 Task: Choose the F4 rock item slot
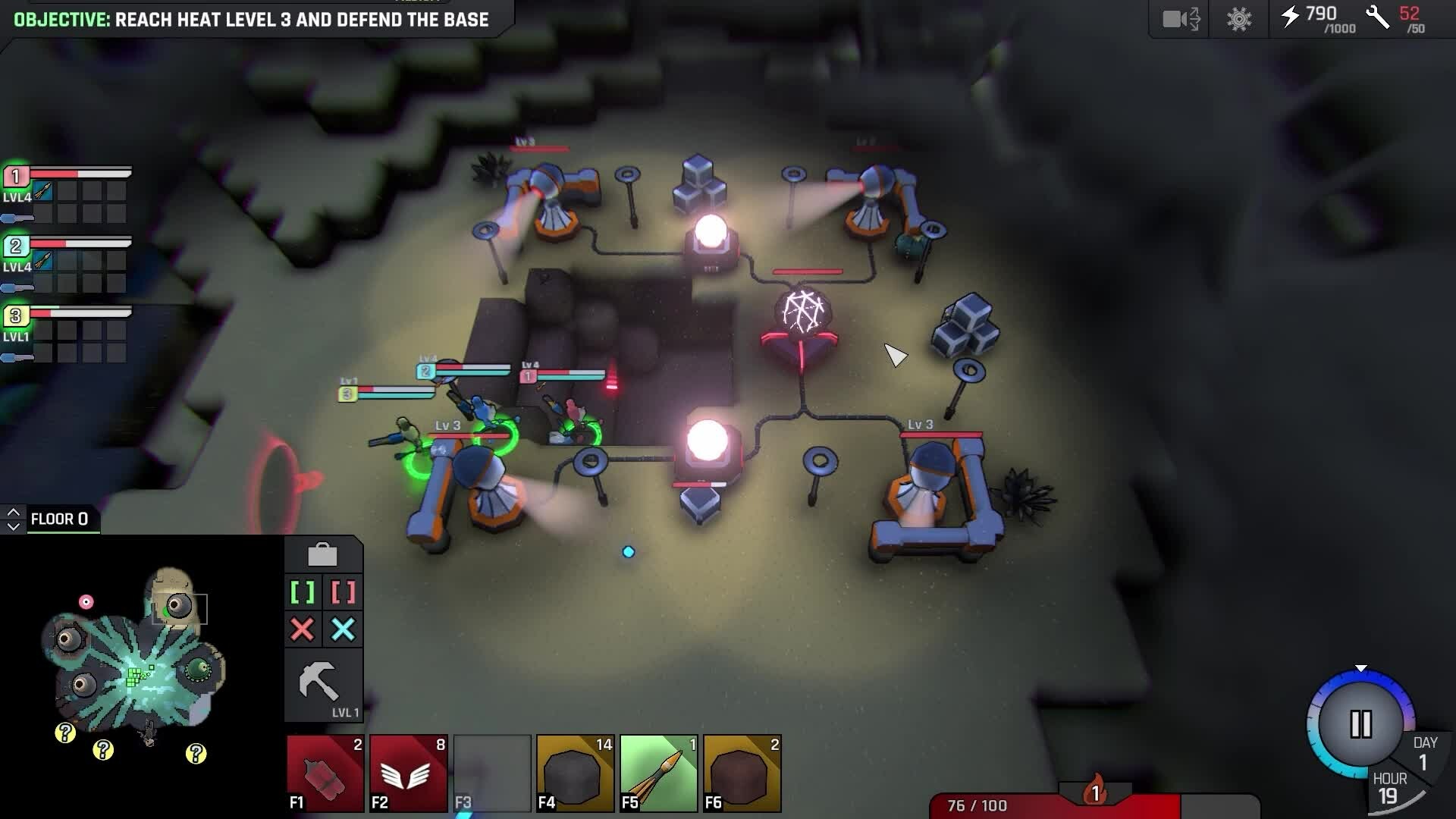click(576, 773)
